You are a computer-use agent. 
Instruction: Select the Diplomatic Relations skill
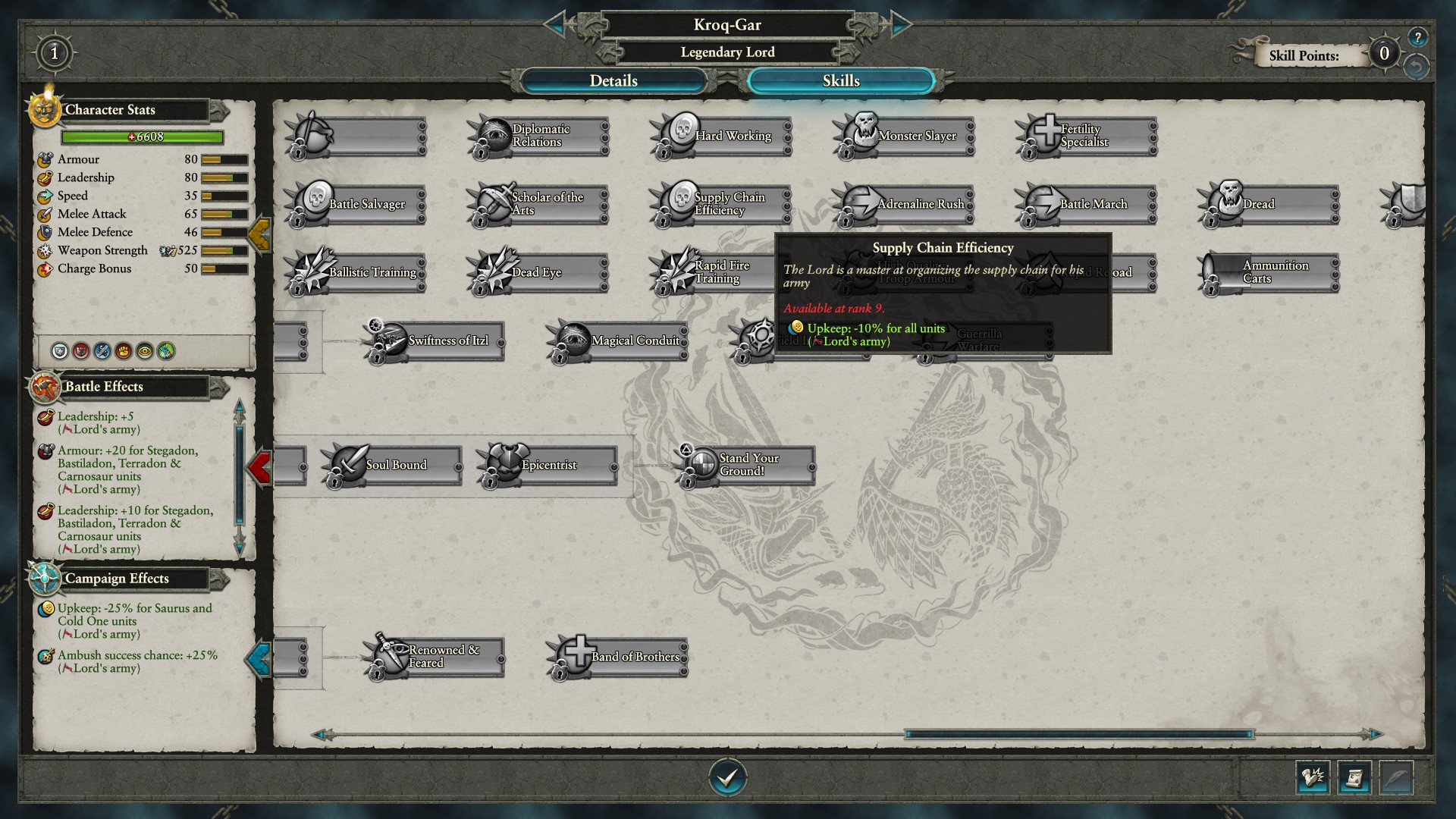(540, 136)
